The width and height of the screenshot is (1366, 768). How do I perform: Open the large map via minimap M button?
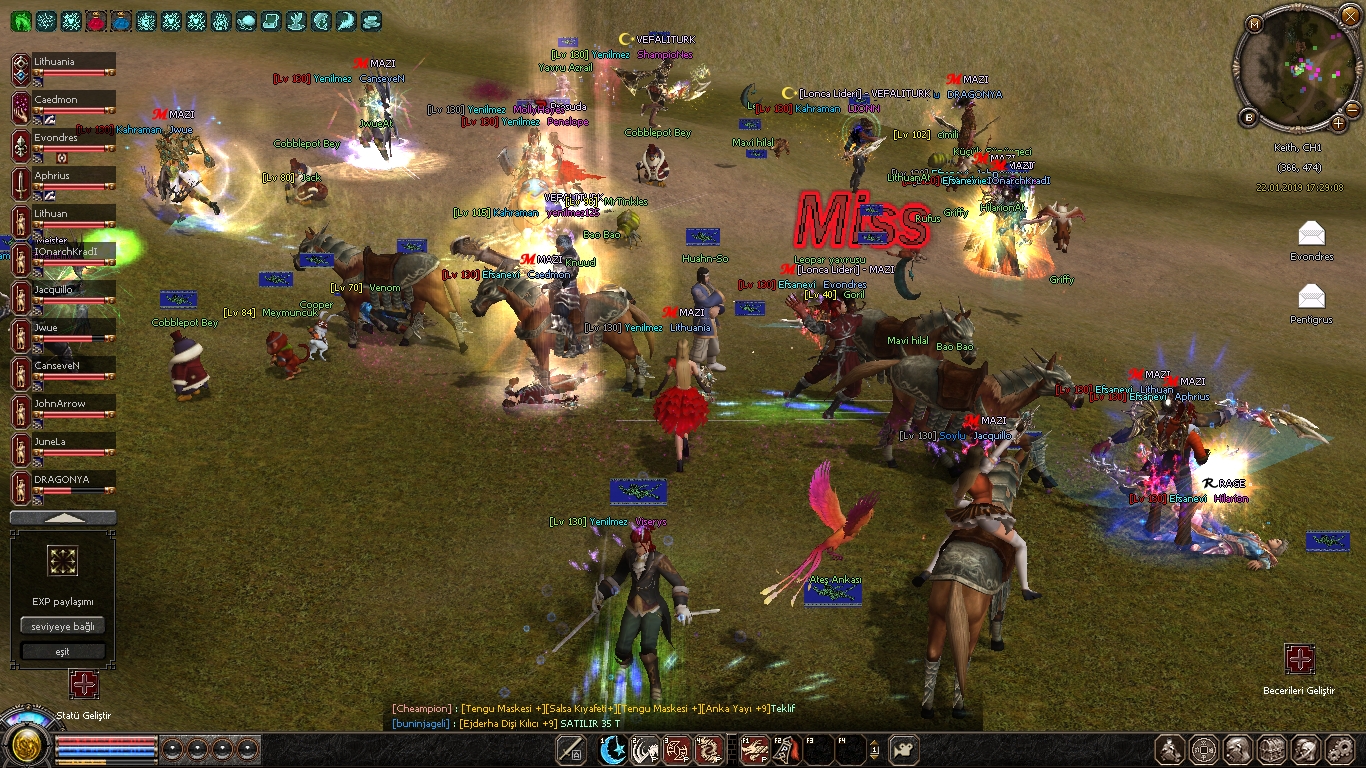point(1256,23)
